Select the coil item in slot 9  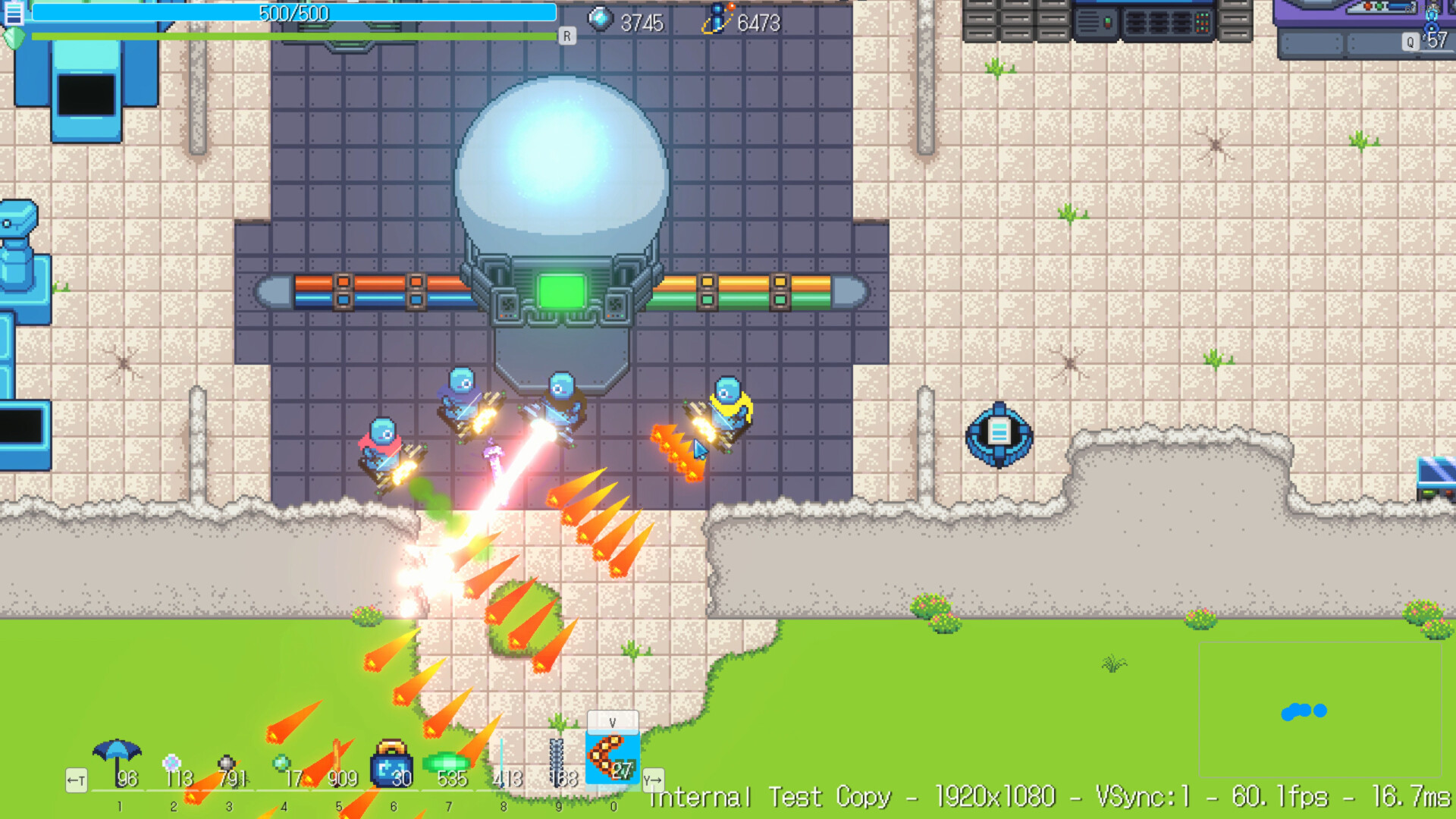click(558, 758)
